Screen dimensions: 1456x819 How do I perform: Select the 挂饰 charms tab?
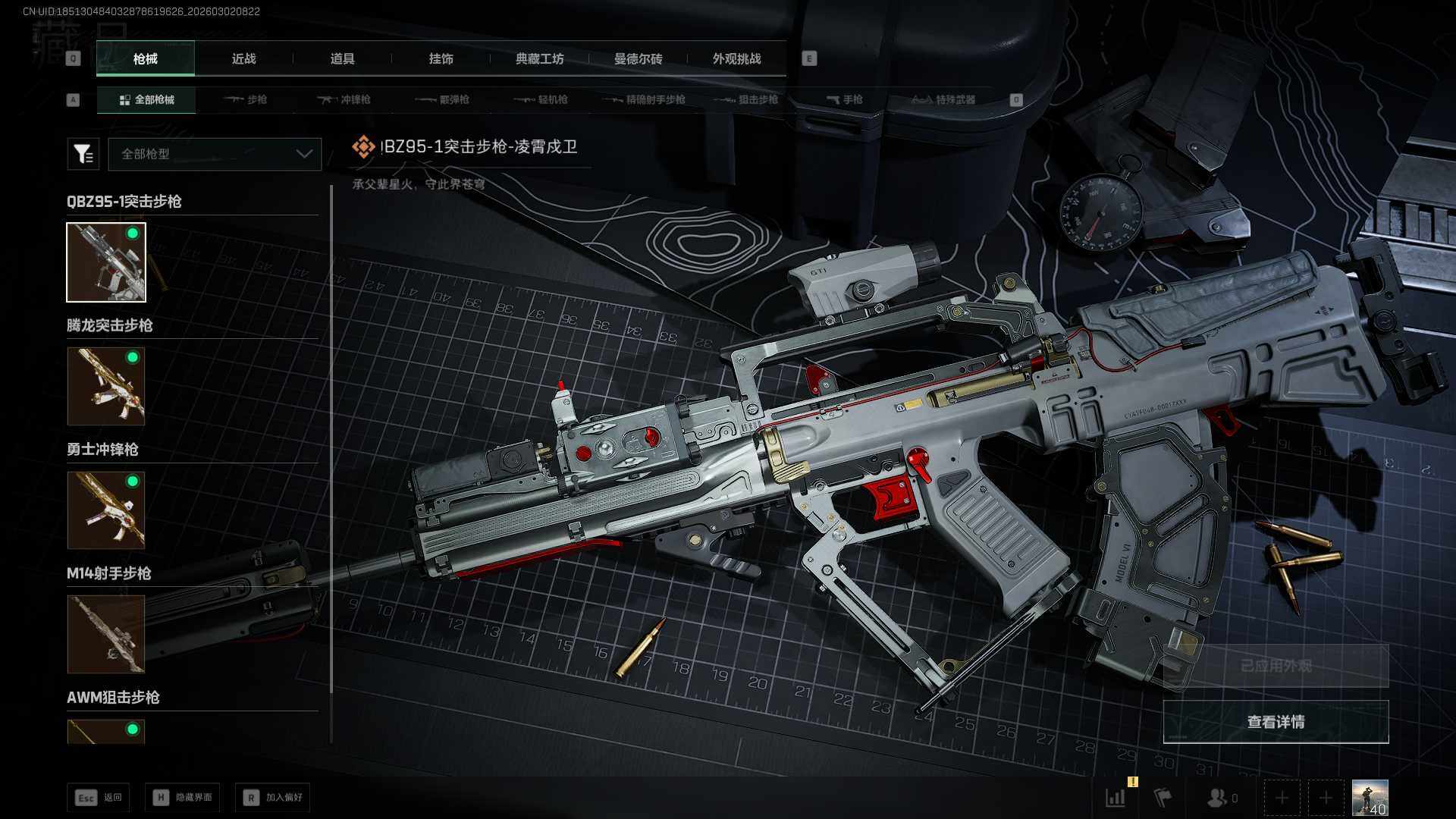click(x=441, y=59)
